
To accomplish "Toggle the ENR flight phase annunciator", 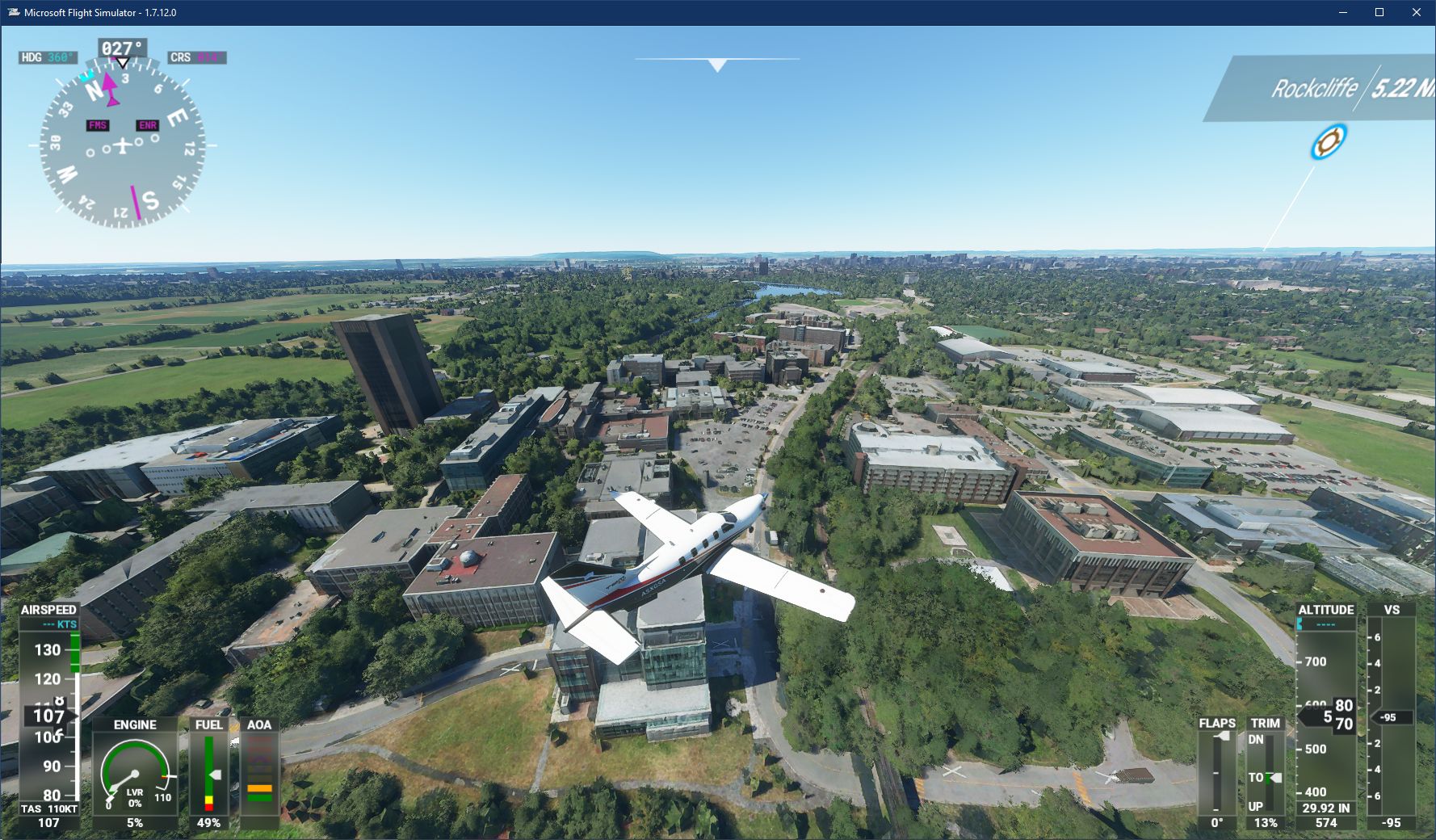I will pos(147,125).
